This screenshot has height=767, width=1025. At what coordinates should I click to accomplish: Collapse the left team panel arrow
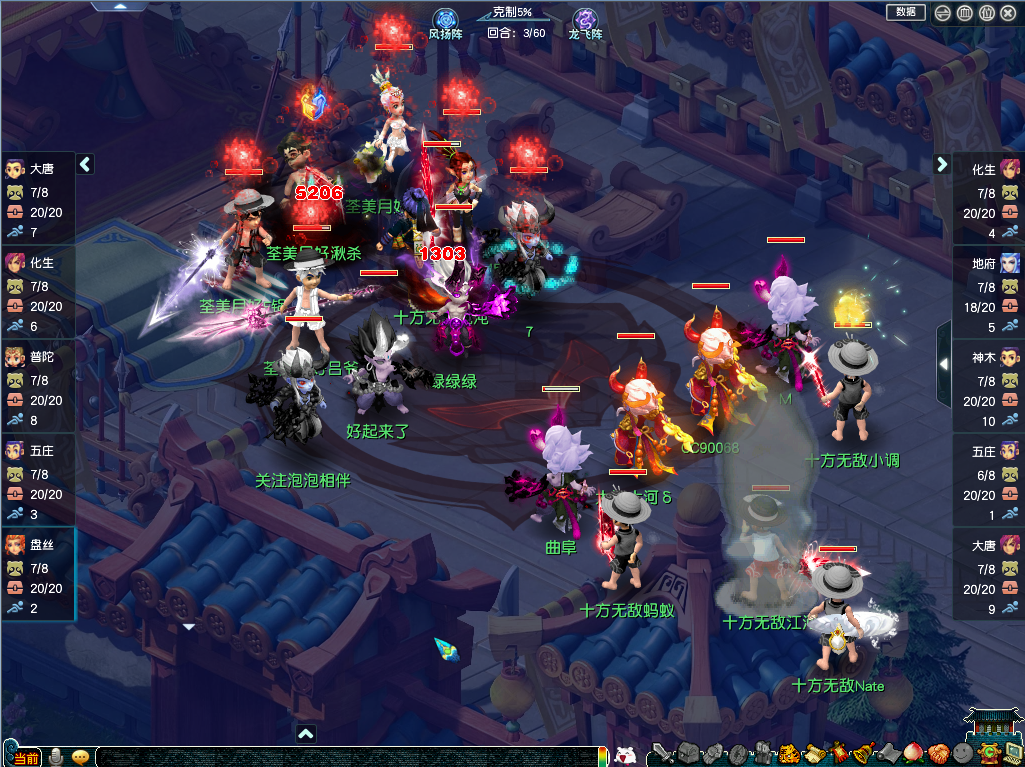coord(85,164)
